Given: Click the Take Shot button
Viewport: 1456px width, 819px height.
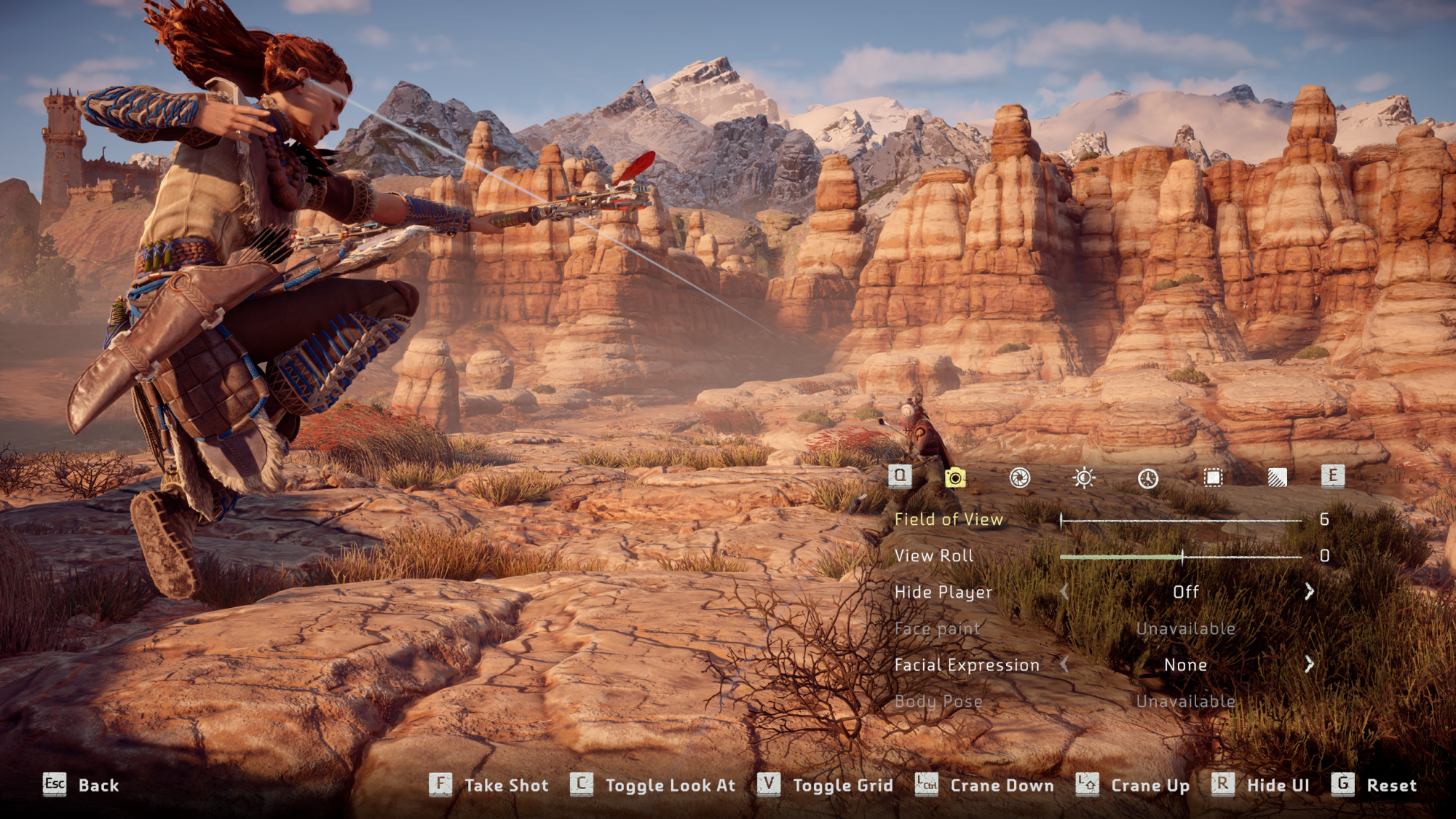Looking at the screenshot, I should point(489,786).
